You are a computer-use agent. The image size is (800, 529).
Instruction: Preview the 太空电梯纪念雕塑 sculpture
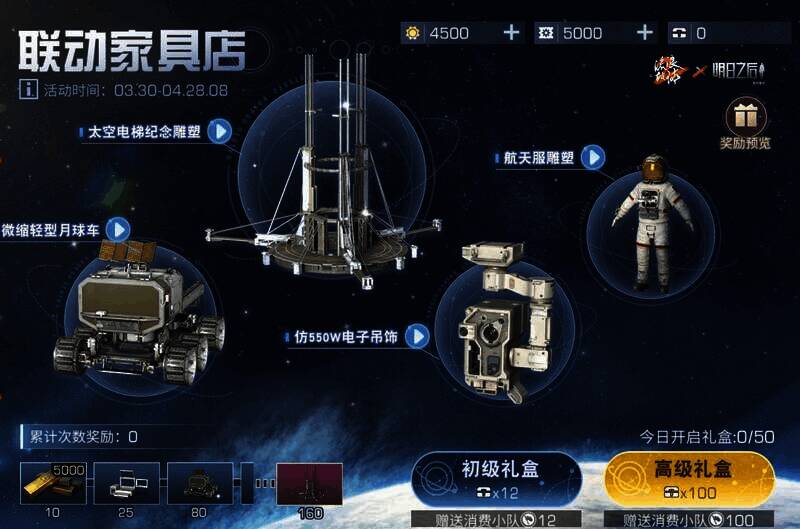coord(219,131)
